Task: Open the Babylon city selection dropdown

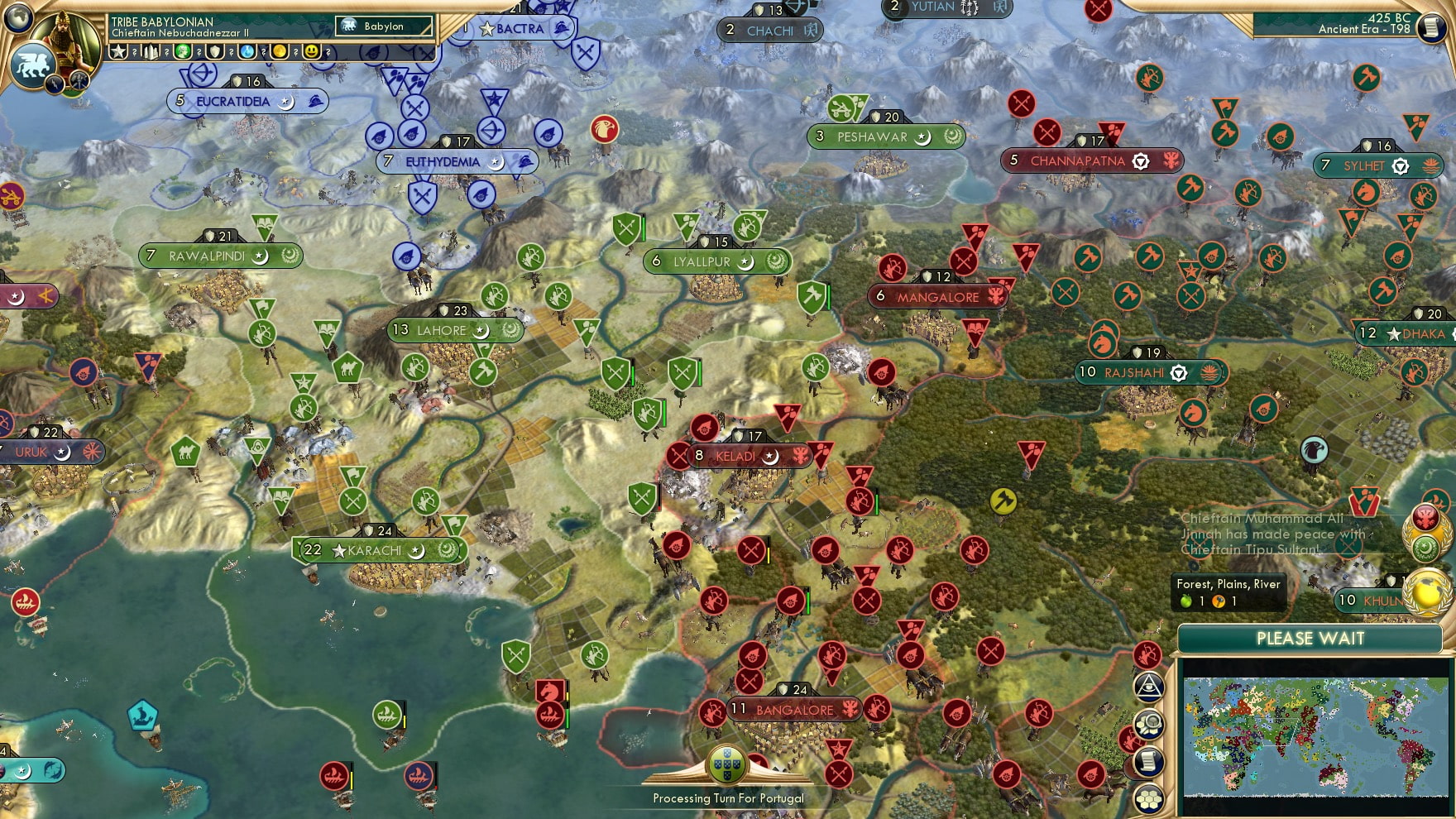Action: 382,26
